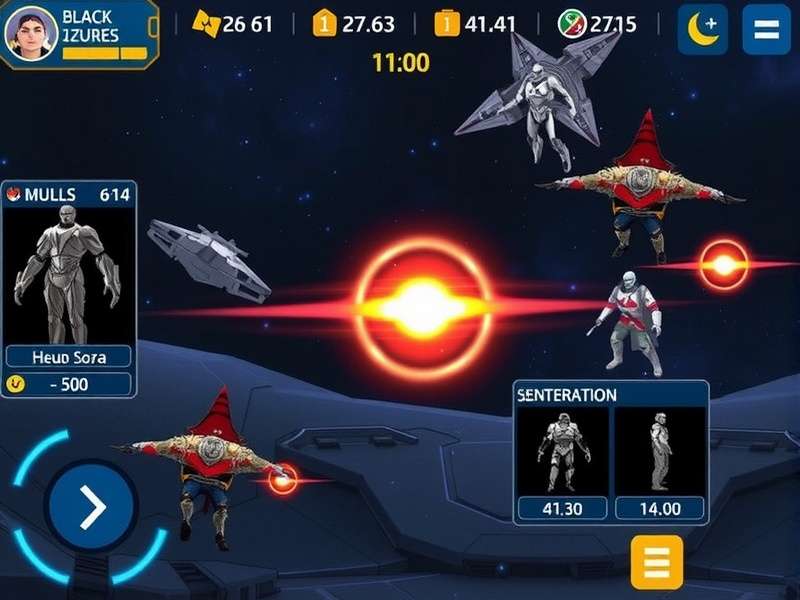Open the yellow list menu button

tap(657, 561)
